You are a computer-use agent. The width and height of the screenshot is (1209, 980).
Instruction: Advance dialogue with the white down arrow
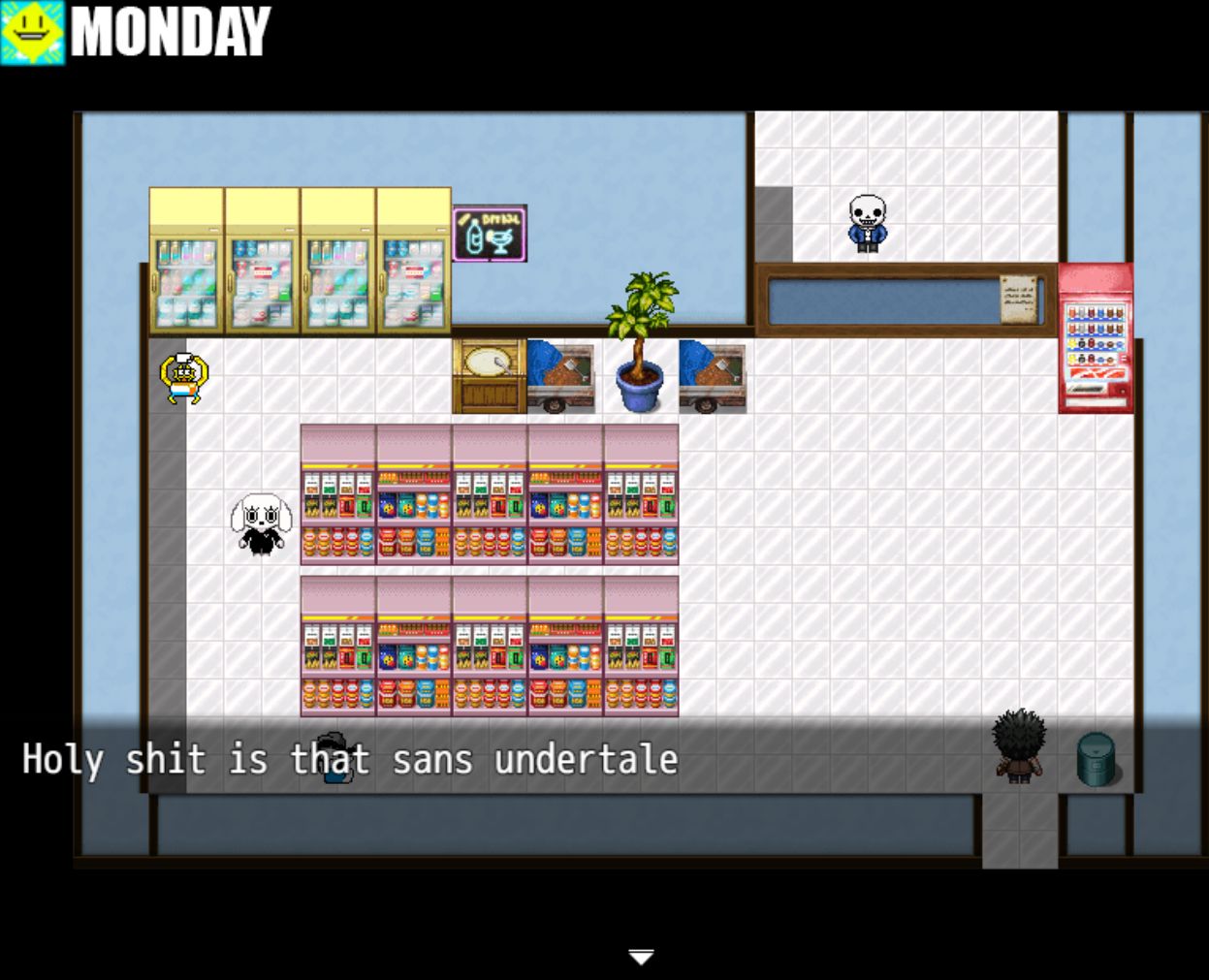click(x=641, y=957)
